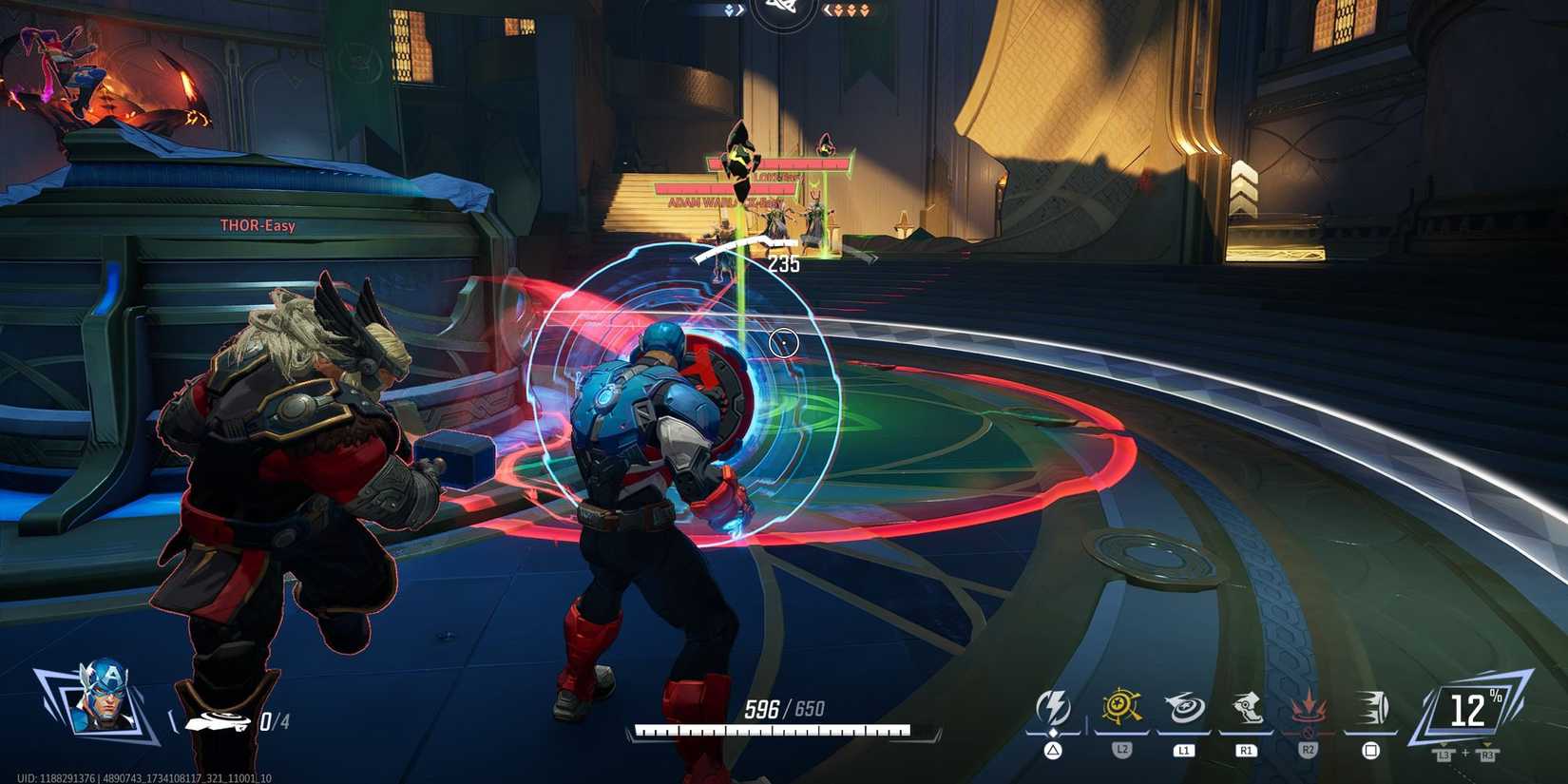Viewport: 1568px width, 784px height.
Task: Click the Vibranium Energy Saw L1 ability icon
Action: (1184, 705)
